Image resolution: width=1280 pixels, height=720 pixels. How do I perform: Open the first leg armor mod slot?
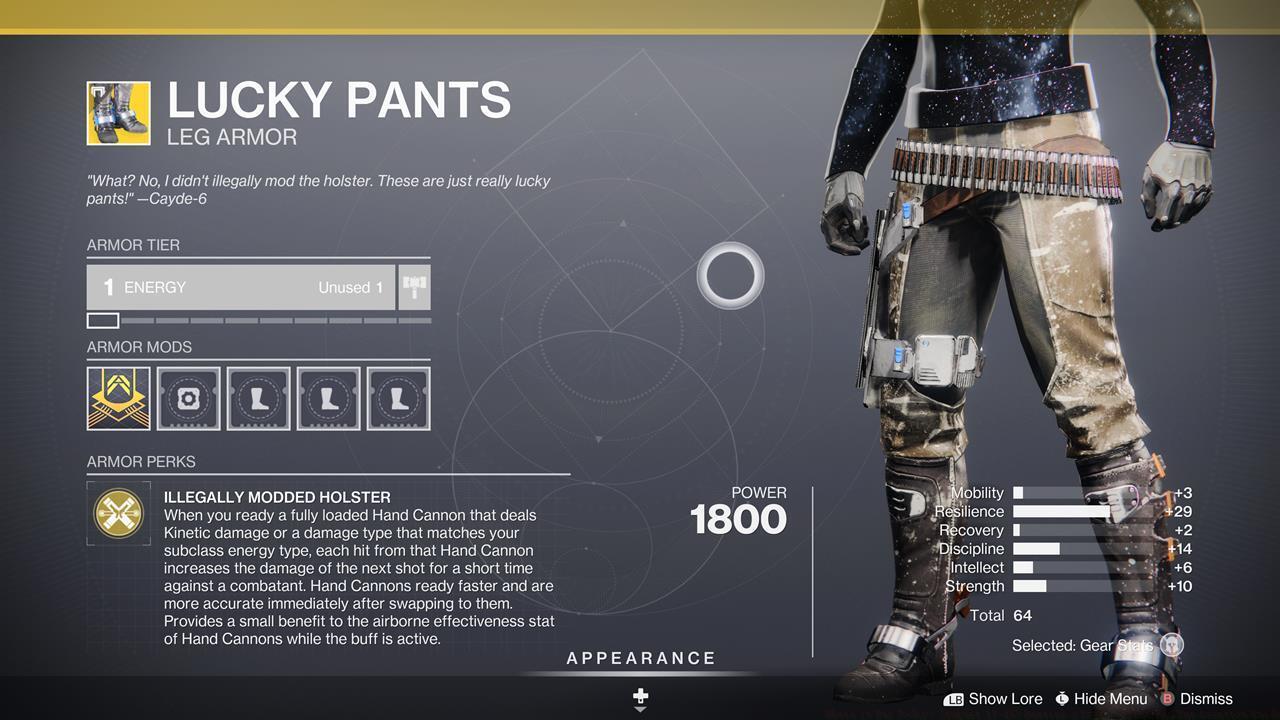pyautogui.click(x=258, y=398)
